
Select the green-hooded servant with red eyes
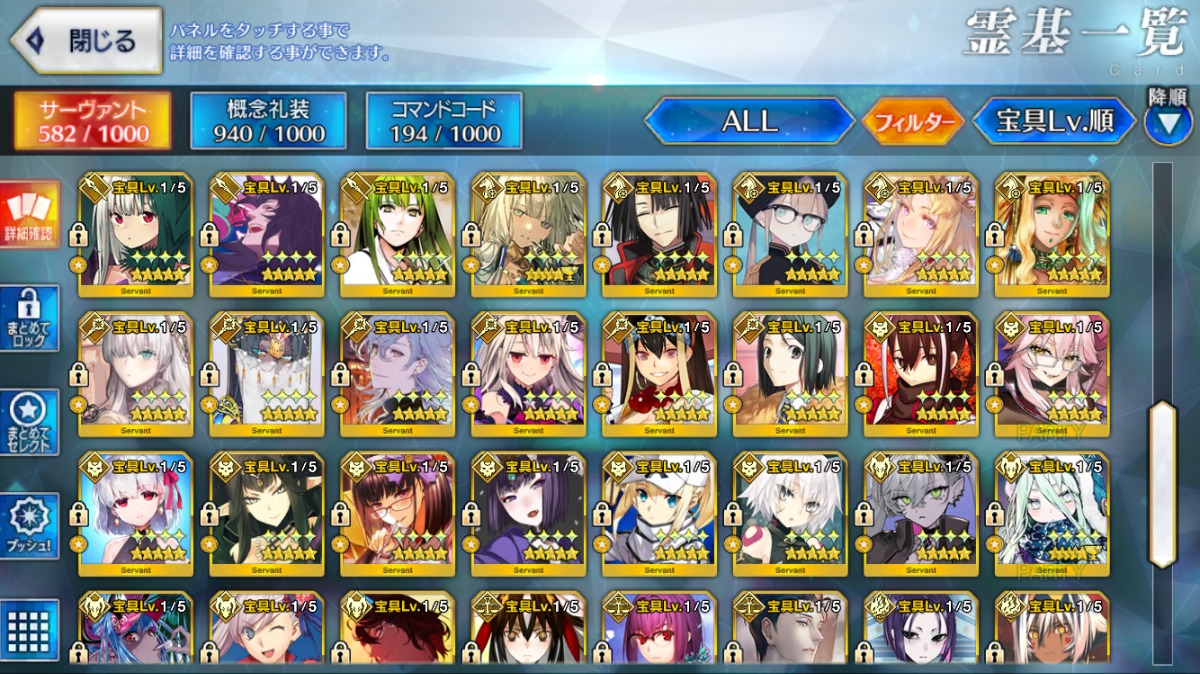[136, 236]
